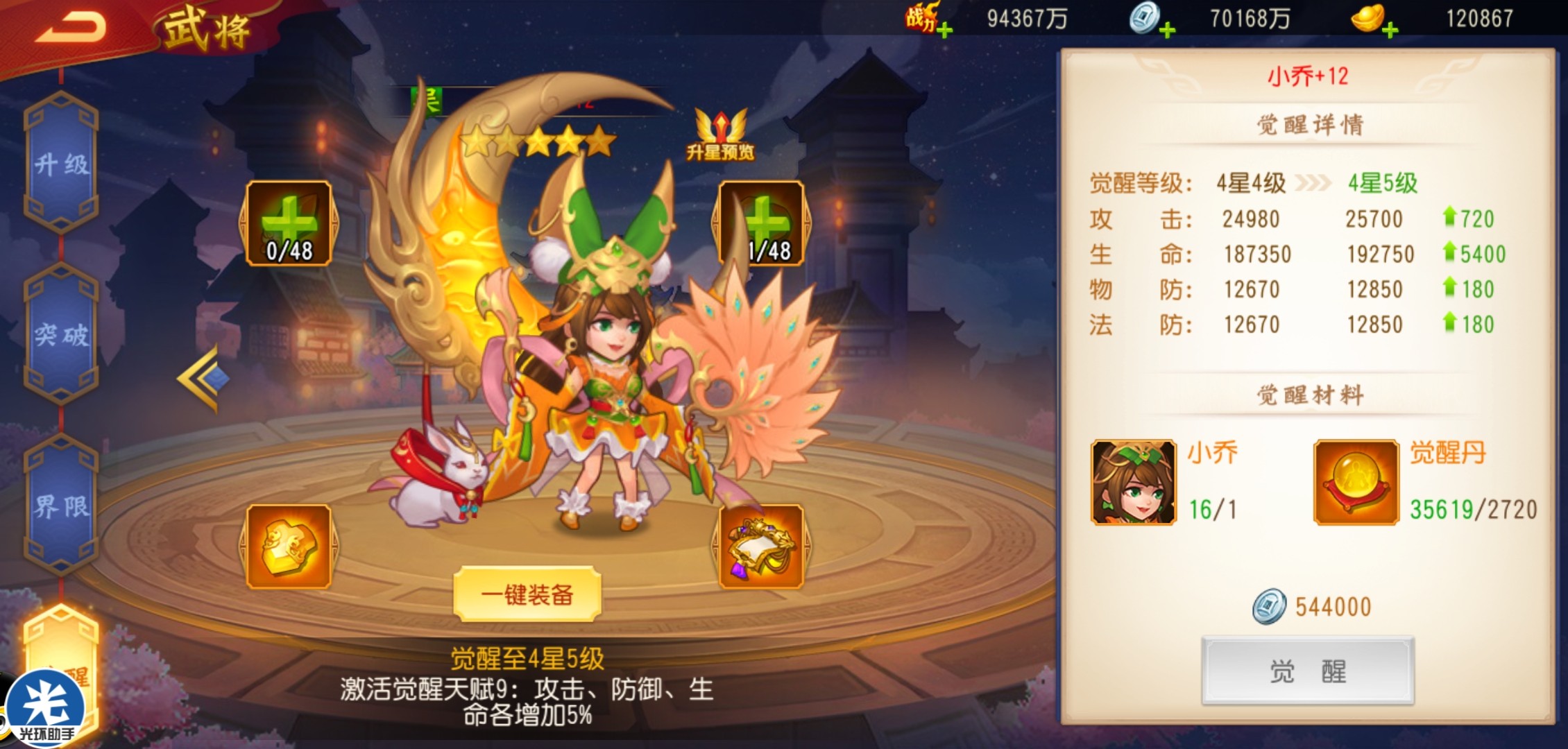Open the 光环助手 overlay icon
Image resolution: width=1568 pixels, height=749 pixels.
pos(46,711)
